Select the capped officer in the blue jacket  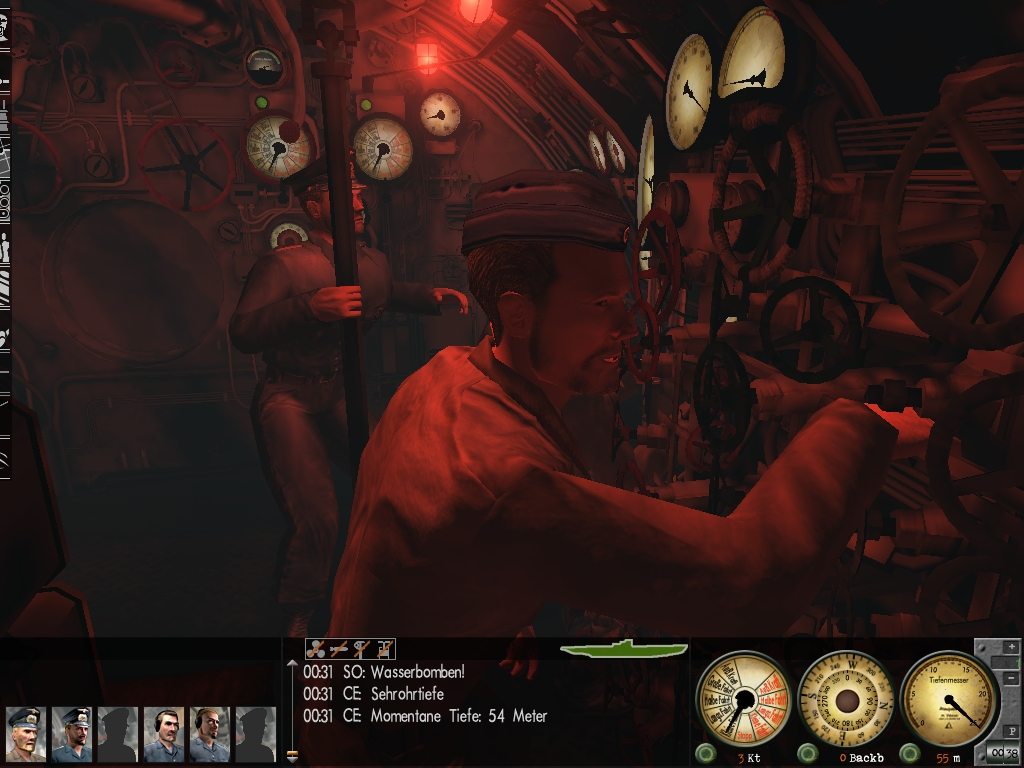pyautogui.click(x=71, y=734)
